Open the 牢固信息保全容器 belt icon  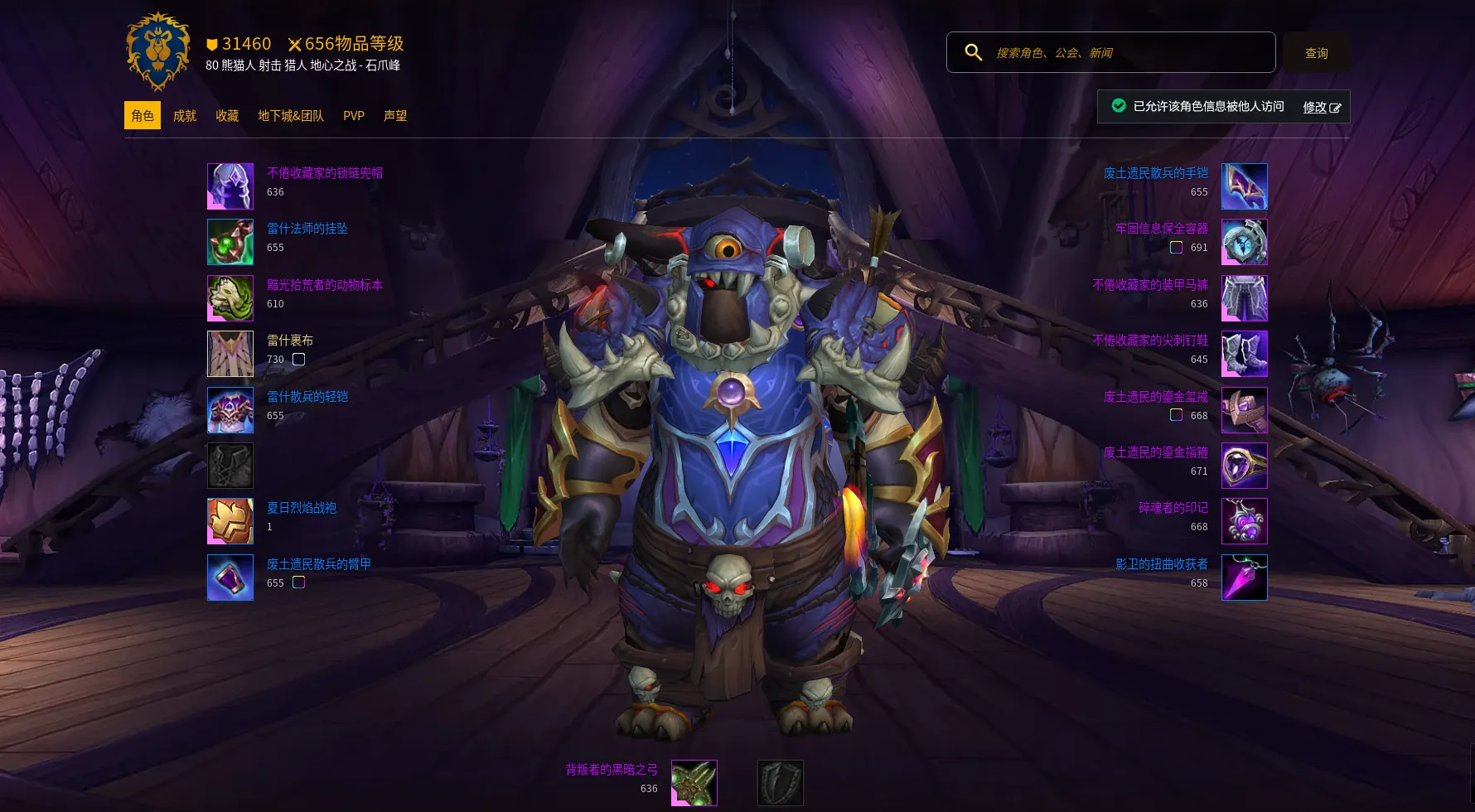(1244, 242)
